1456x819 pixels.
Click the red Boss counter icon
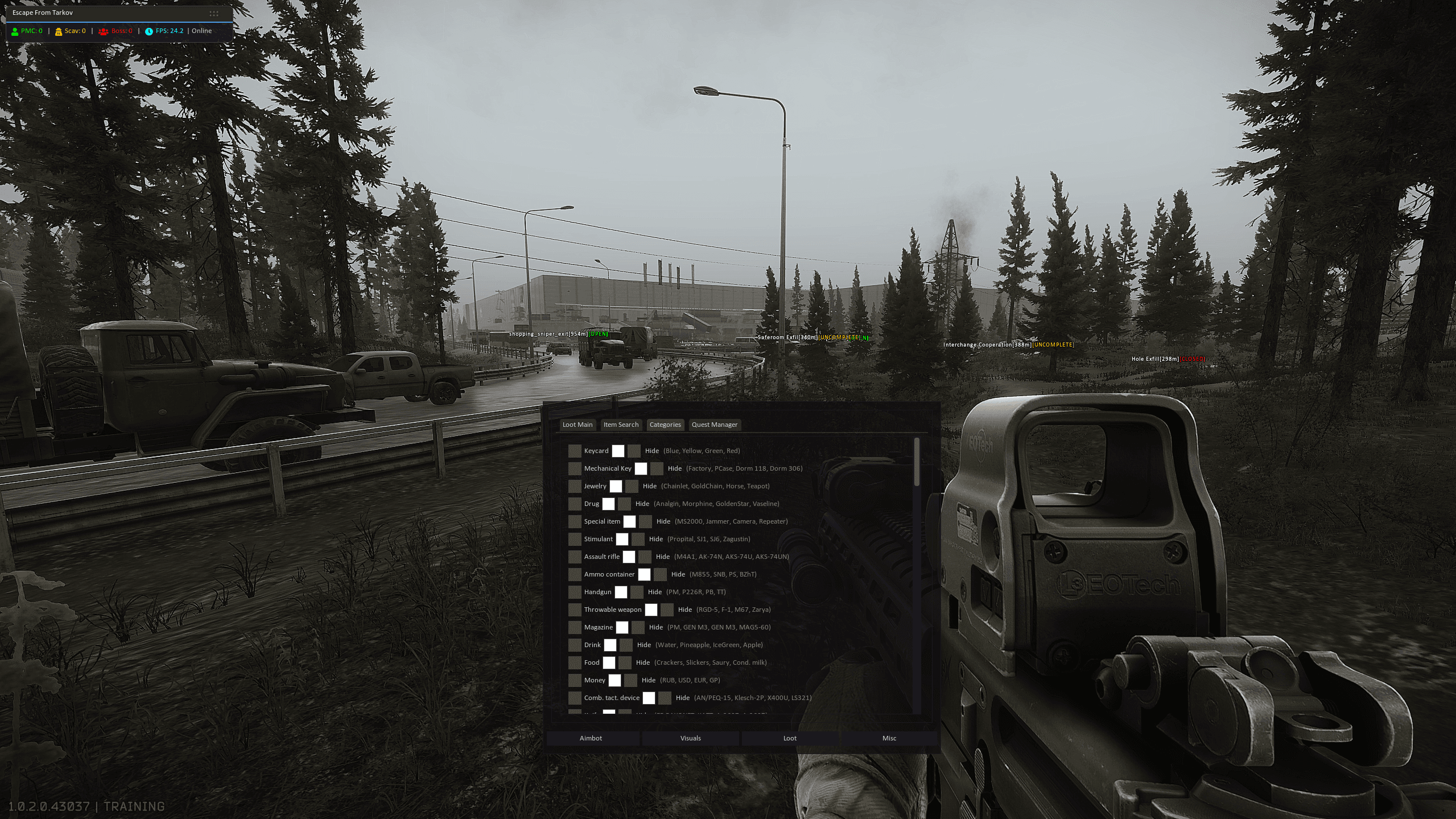pos(103,31)
